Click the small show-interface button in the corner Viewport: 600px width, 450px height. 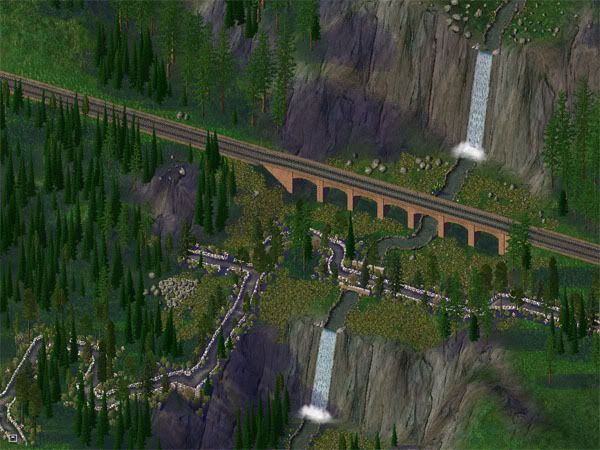point(11,437)
